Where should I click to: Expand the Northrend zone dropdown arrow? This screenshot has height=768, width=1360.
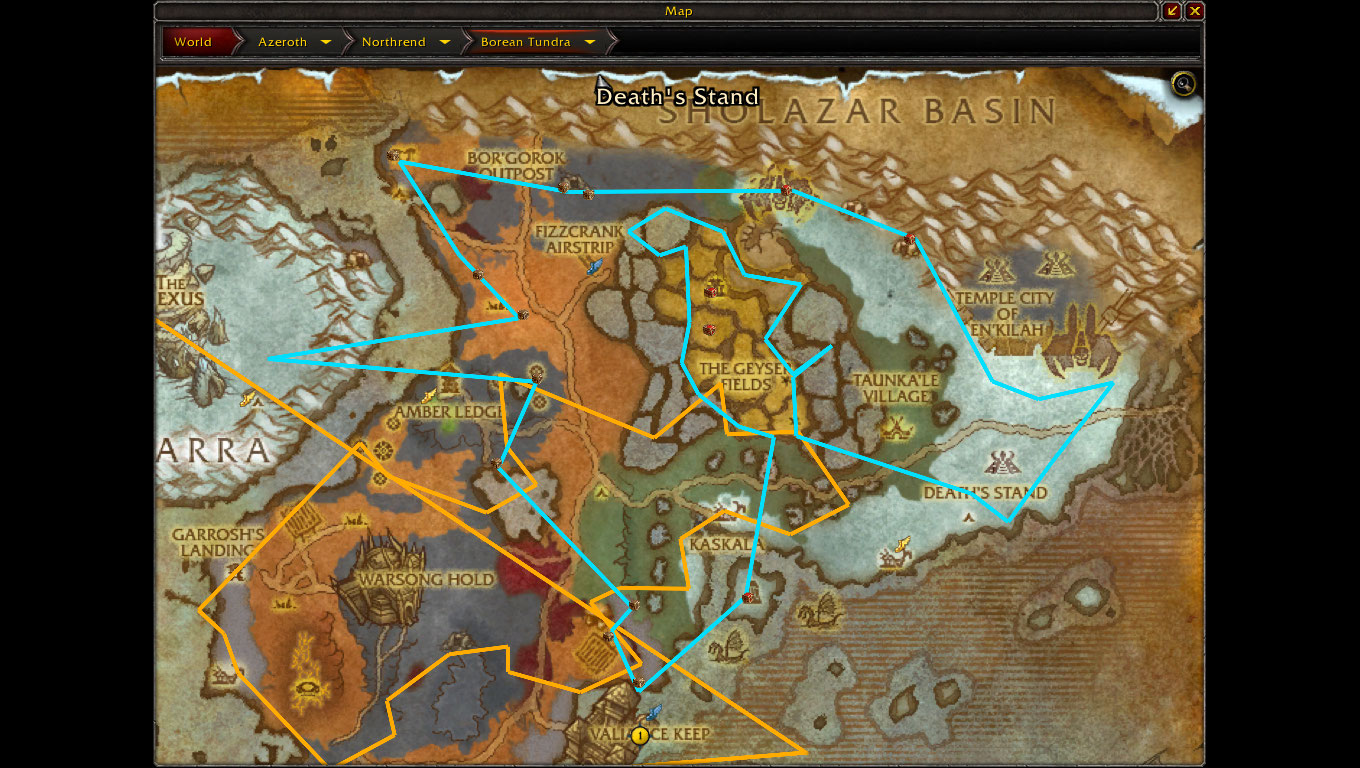[x=444, y=42]
